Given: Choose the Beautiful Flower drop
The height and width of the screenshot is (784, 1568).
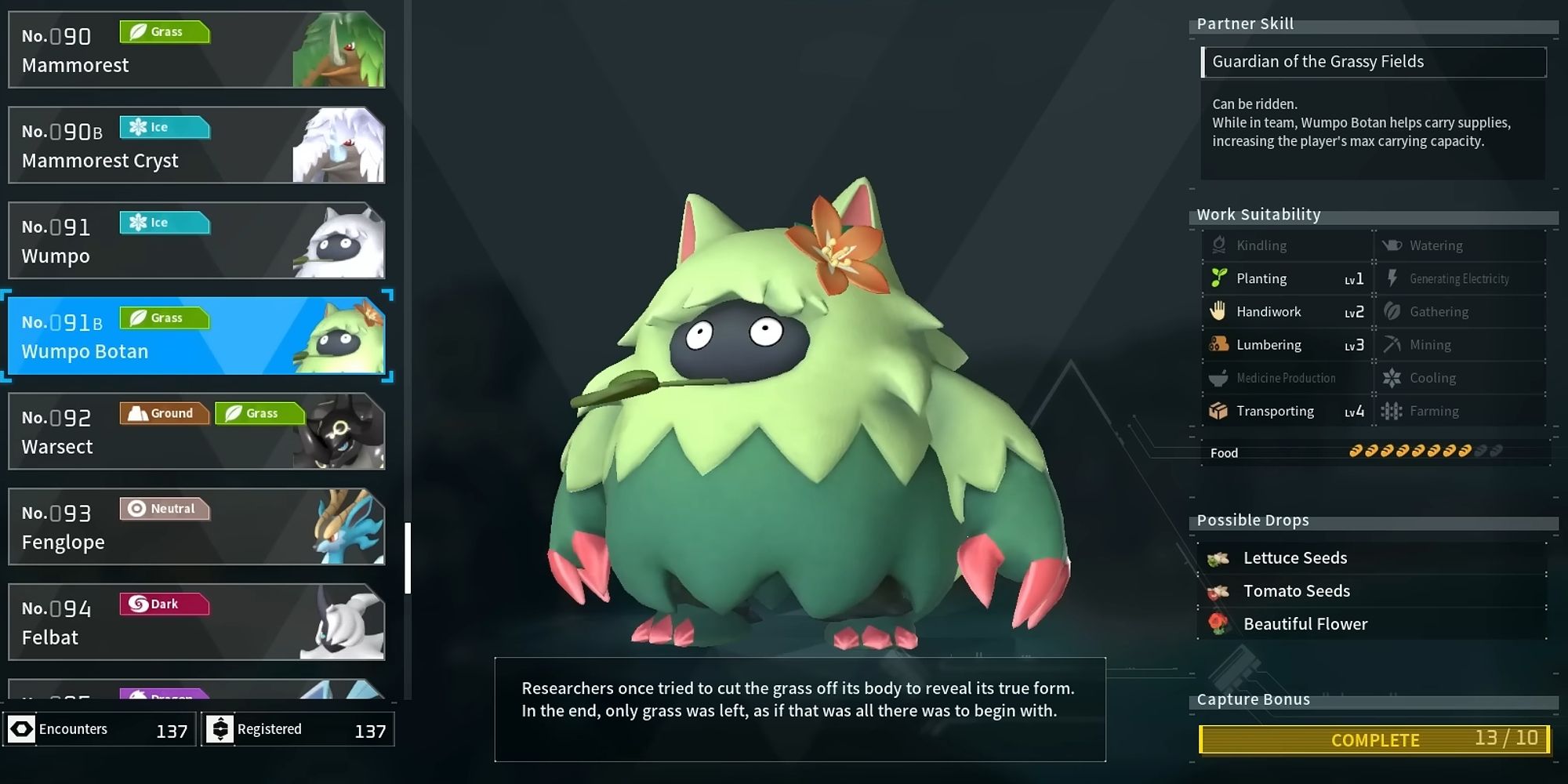Looking at the screenshot, I should [x=1372, y=624].
